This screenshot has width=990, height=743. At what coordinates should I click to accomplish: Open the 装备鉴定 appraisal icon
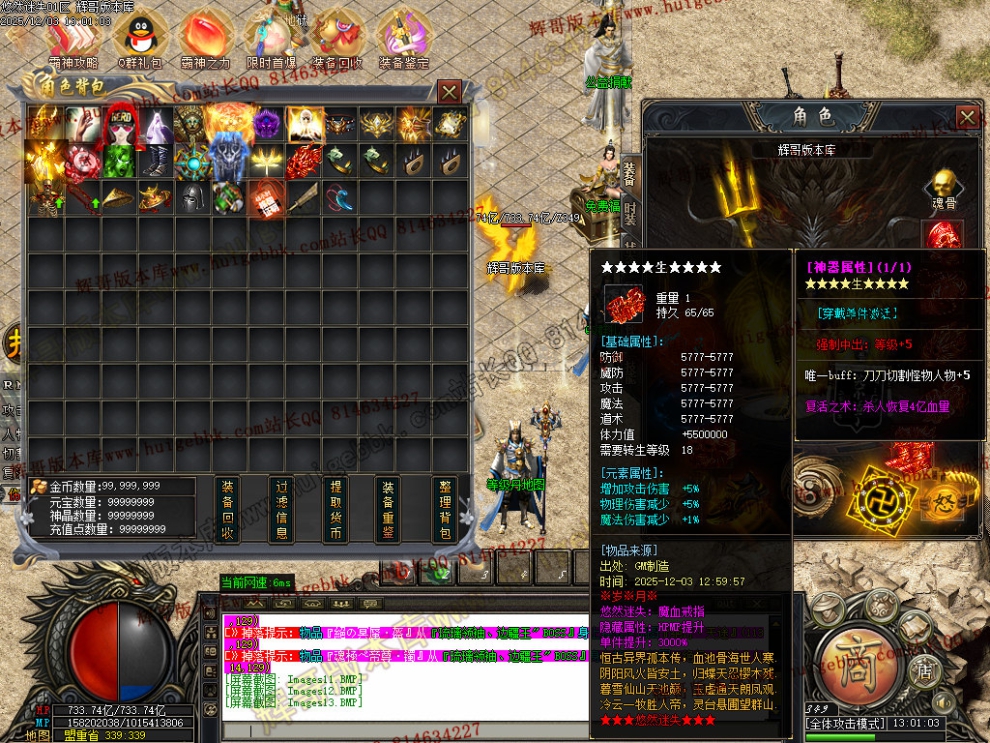404,36
